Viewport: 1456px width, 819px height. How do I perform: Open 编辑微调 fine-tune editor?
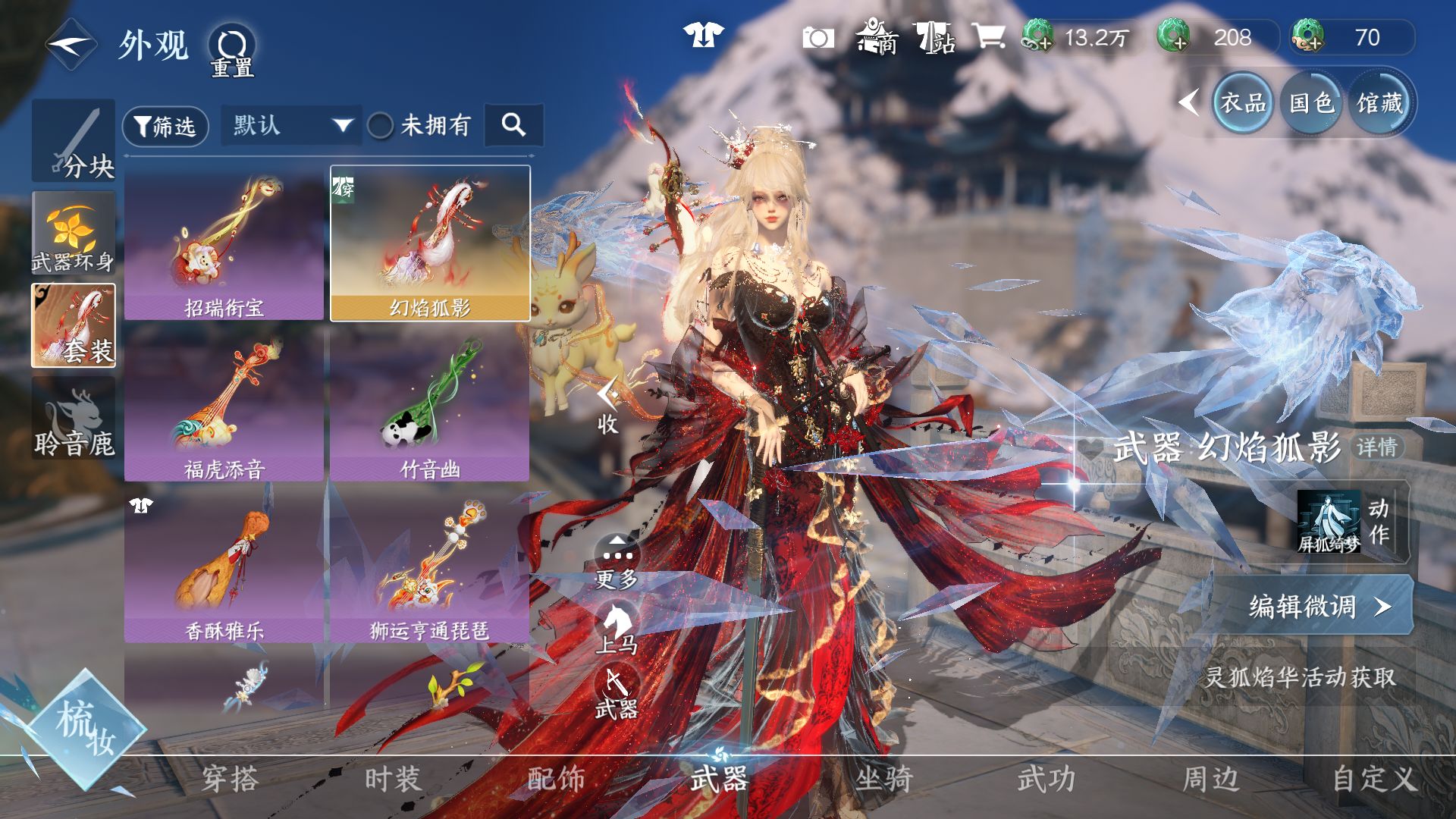click(1319, 606)
